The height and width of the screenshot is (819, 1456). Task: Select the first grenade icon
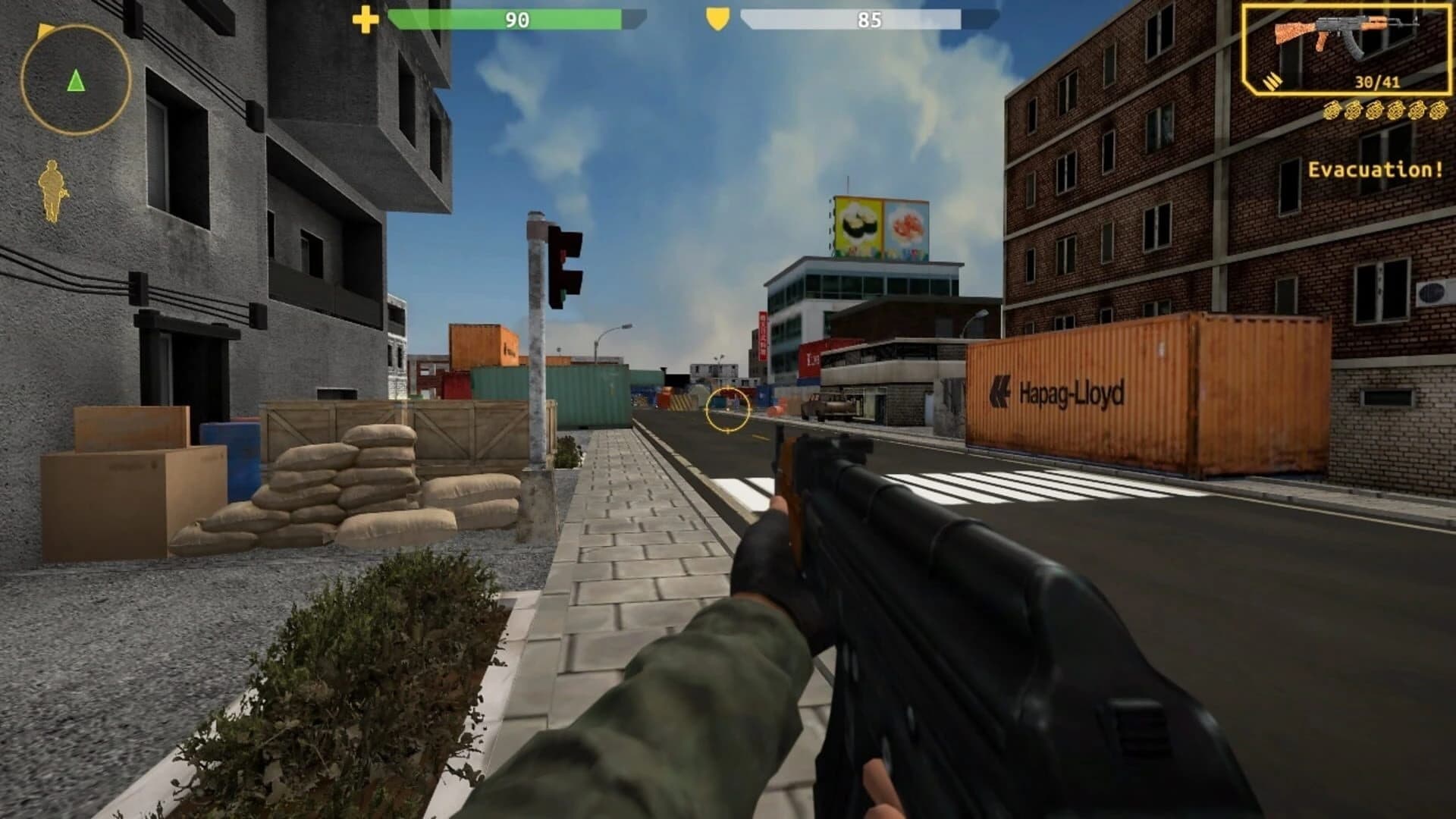1332,111
